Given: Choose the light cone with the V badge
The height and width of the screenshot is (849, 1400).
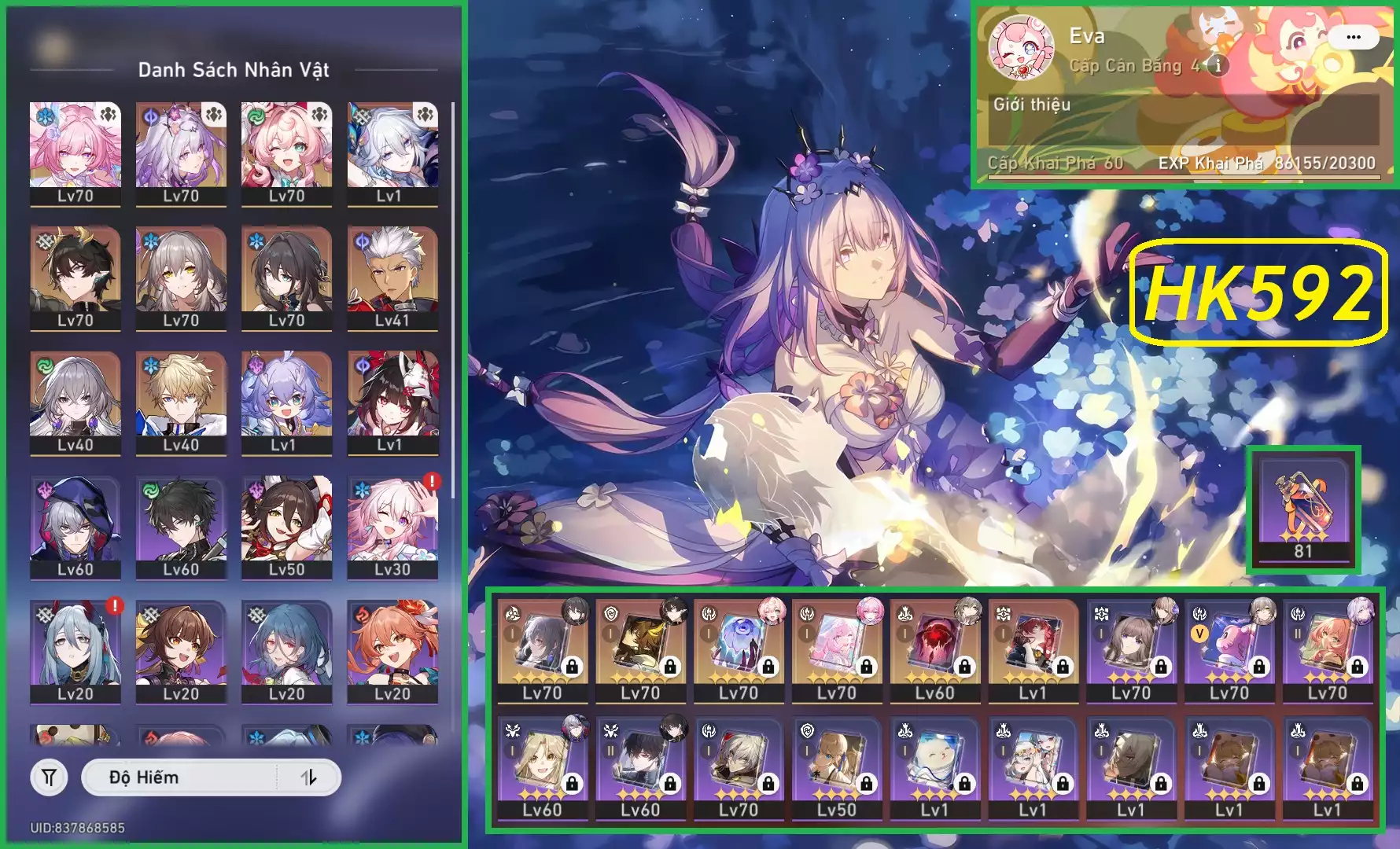Looking at the screenshot, I should pos(1229,649).
